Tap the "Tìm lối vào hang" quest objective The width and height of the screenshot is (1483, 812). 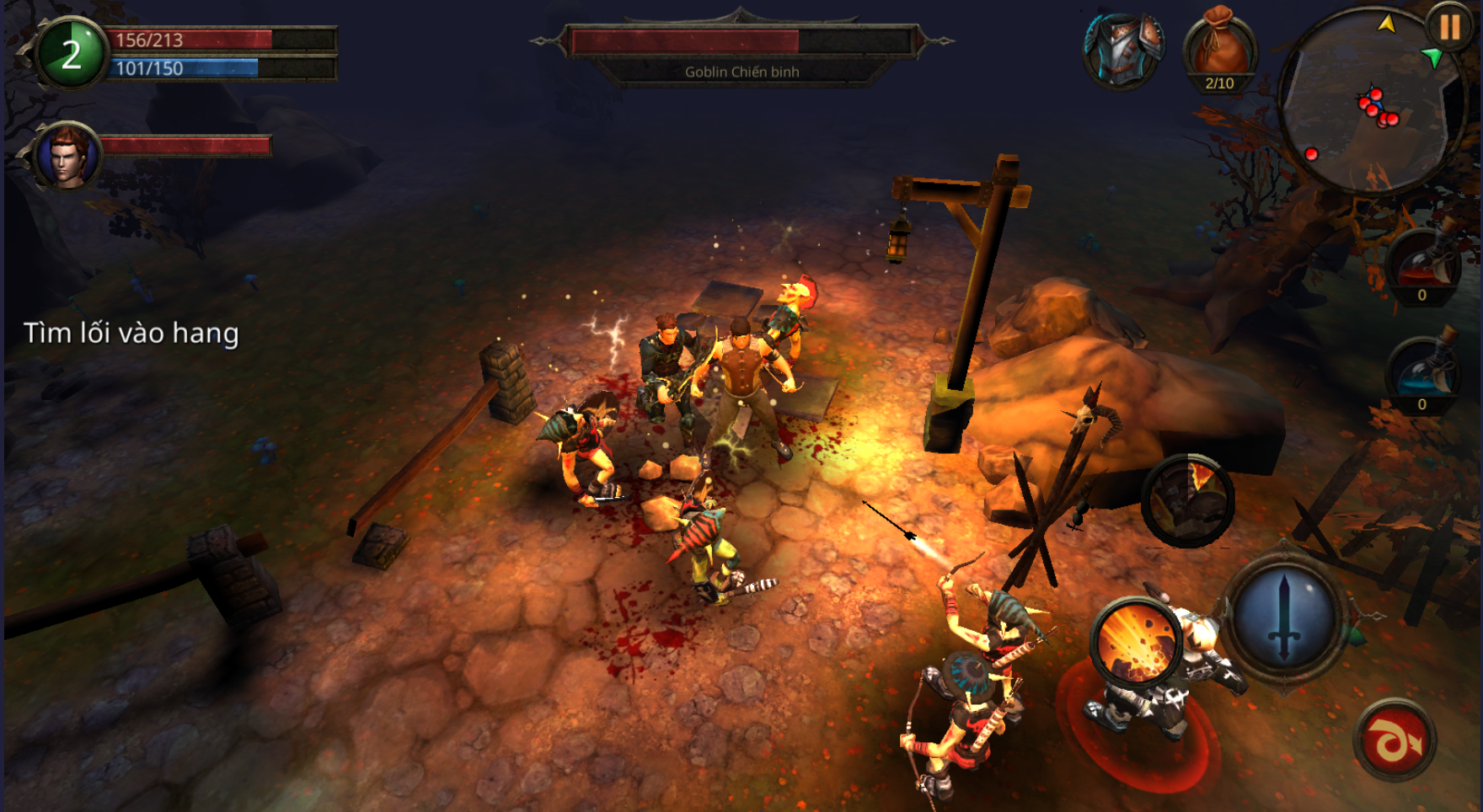pyautogui.click(x=131, y=334)
